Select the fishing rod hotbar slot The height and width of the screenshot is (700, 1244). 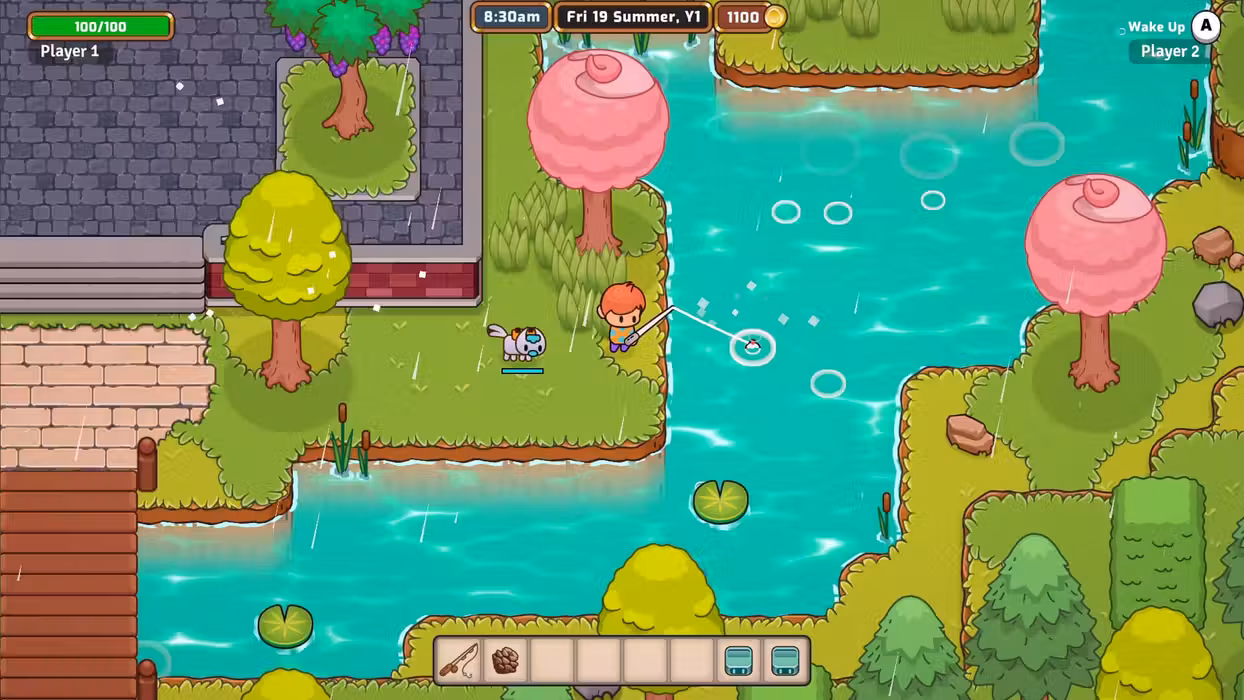point(459,660)
